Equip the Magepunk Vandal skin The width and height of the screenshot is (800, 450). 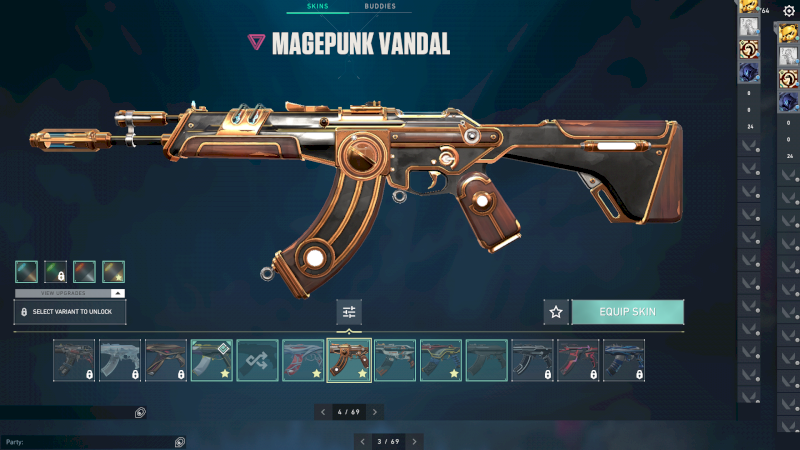click(627, 312)
